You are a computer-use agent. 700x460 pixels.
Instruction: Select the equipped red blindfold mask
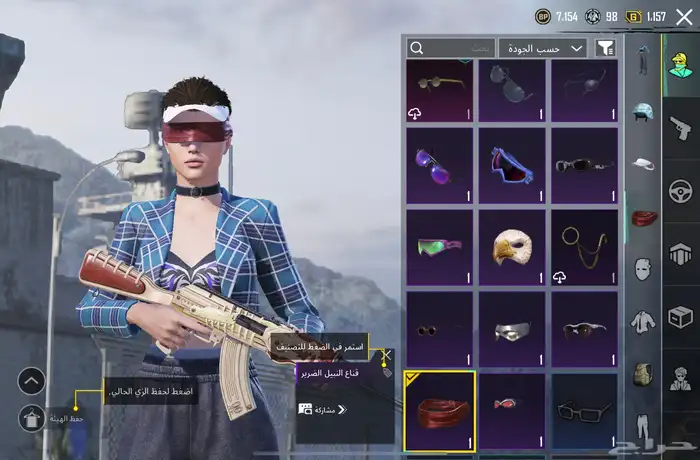440,410
